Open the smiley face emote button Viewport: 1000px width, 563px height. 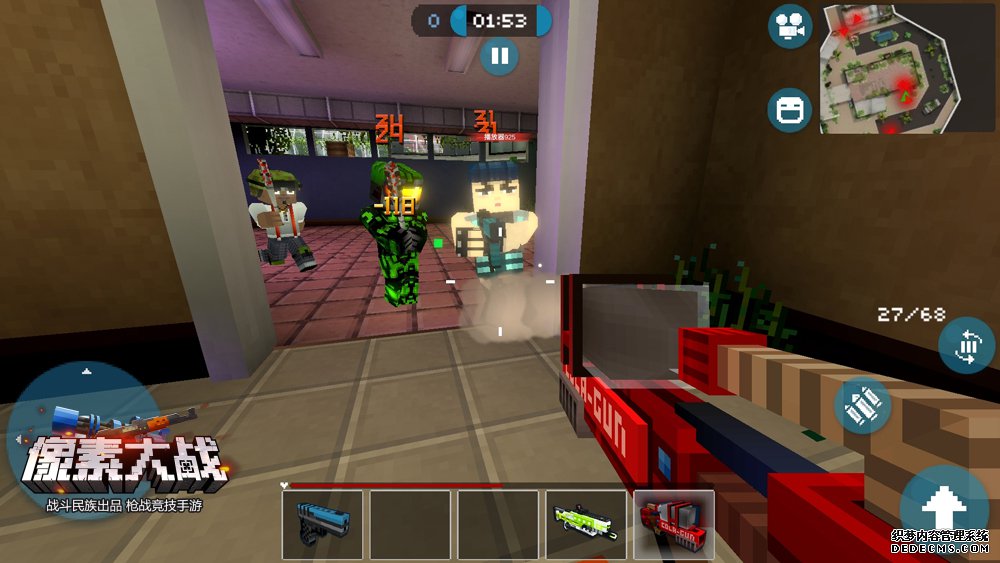[x=790, y=110]
